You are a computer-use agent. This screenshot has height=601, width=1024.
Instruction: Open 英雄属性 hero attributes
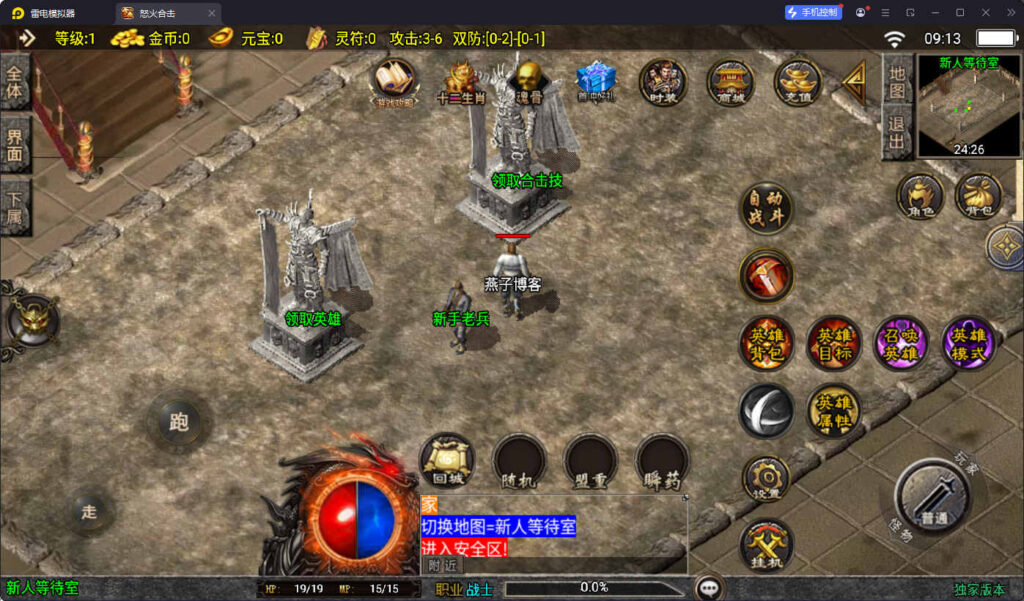(833, 409)
